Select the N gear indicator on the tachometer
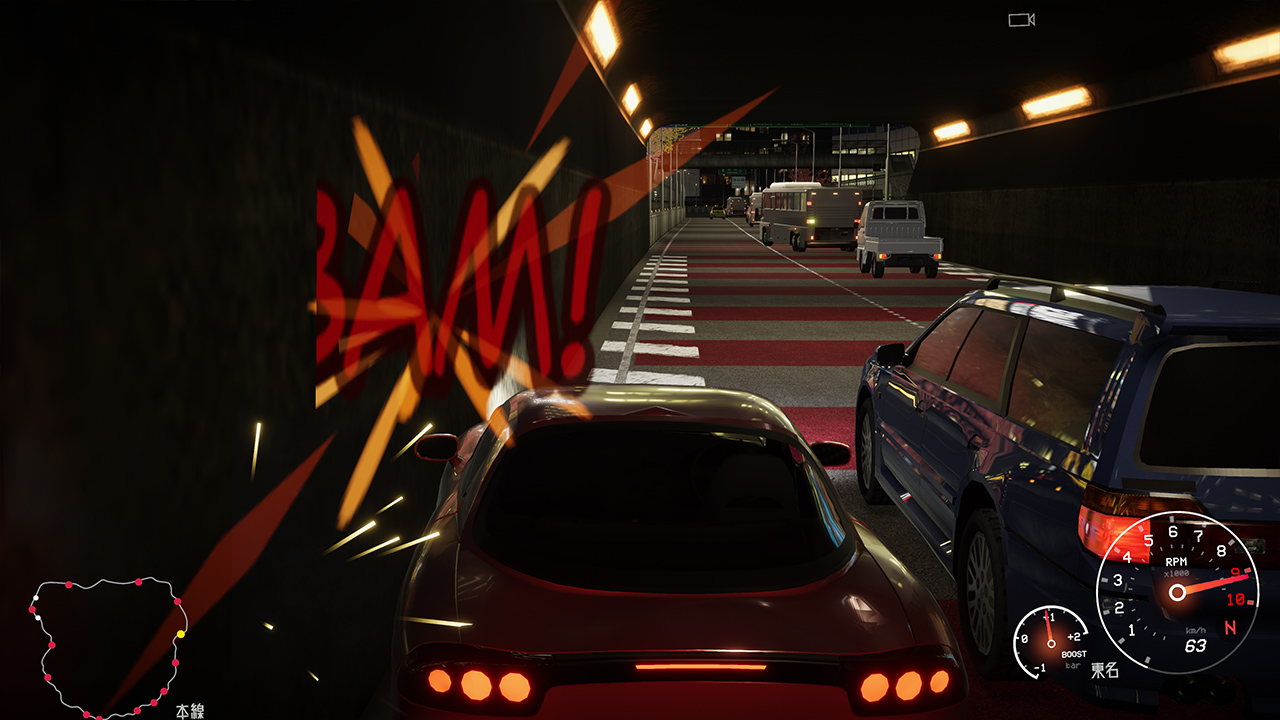 pos(1230,626)
